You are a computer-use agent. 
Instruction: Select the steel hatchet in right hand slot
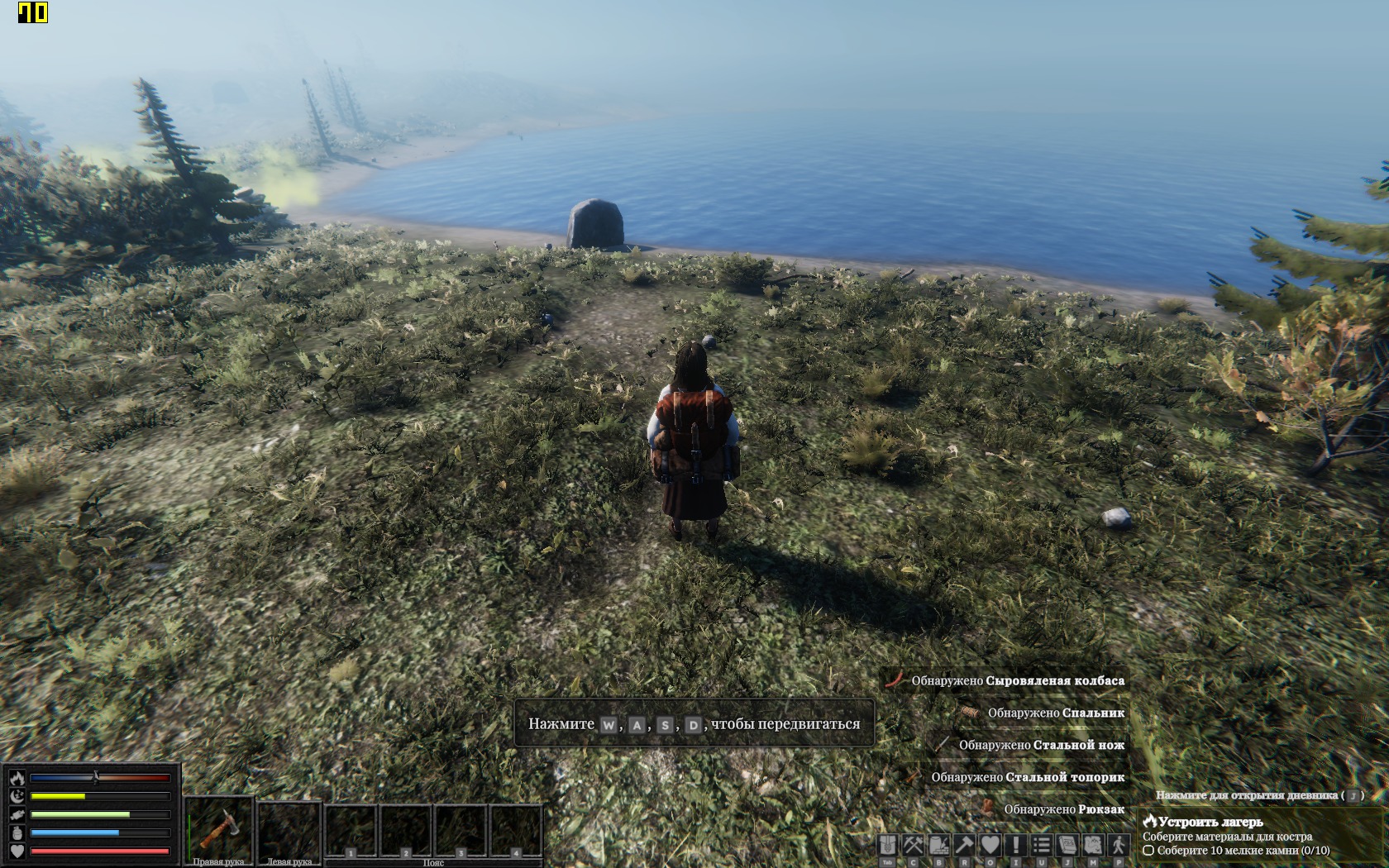point(219,827)
